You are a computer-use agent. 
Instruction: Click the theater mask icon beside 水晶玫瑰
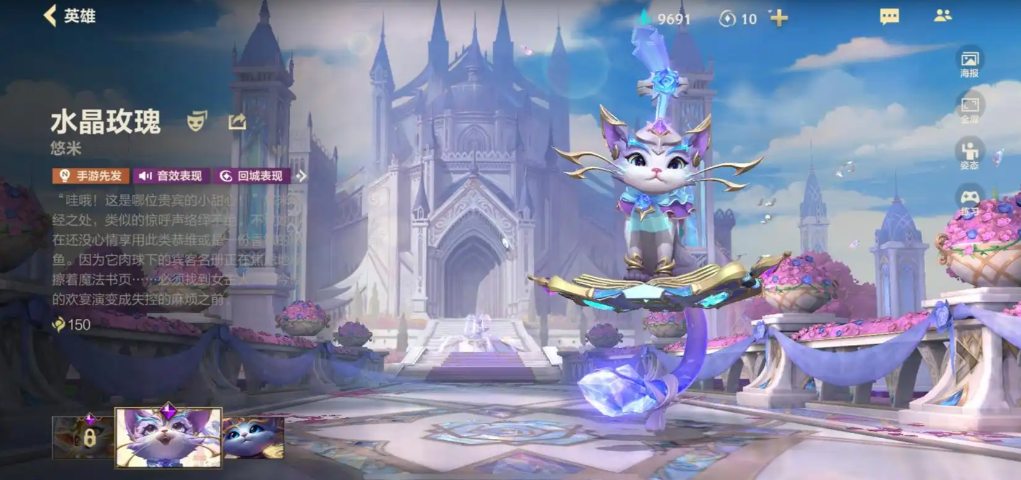pos(197,122)
